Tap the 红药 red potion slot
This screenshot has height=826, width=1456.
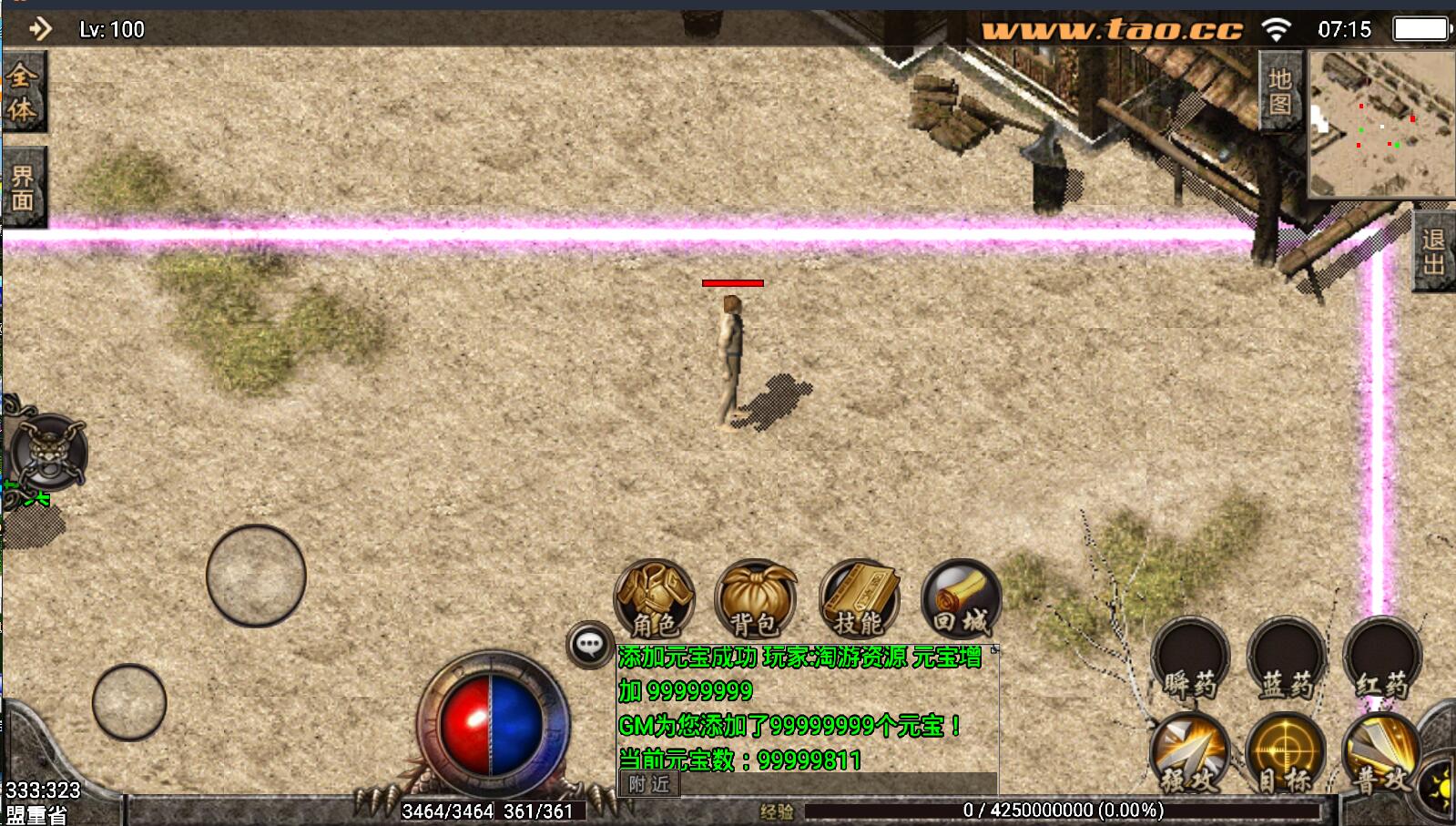1382,658
